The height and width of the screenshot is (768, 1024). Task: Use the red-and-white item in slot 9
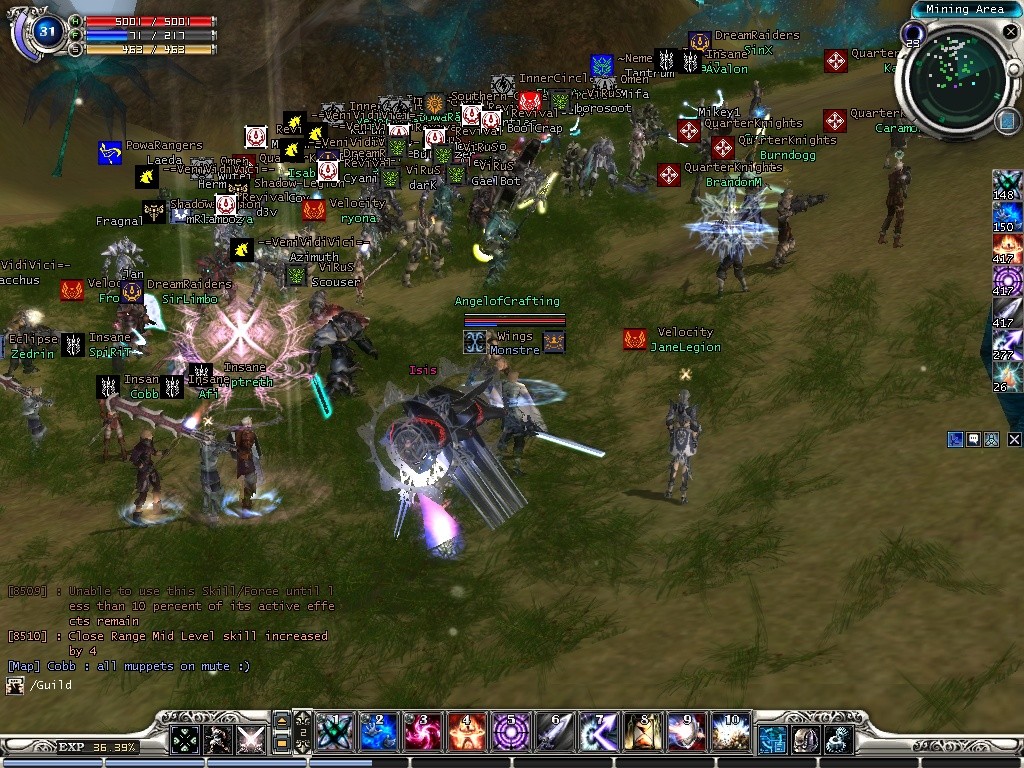click(x=686, y=733)
